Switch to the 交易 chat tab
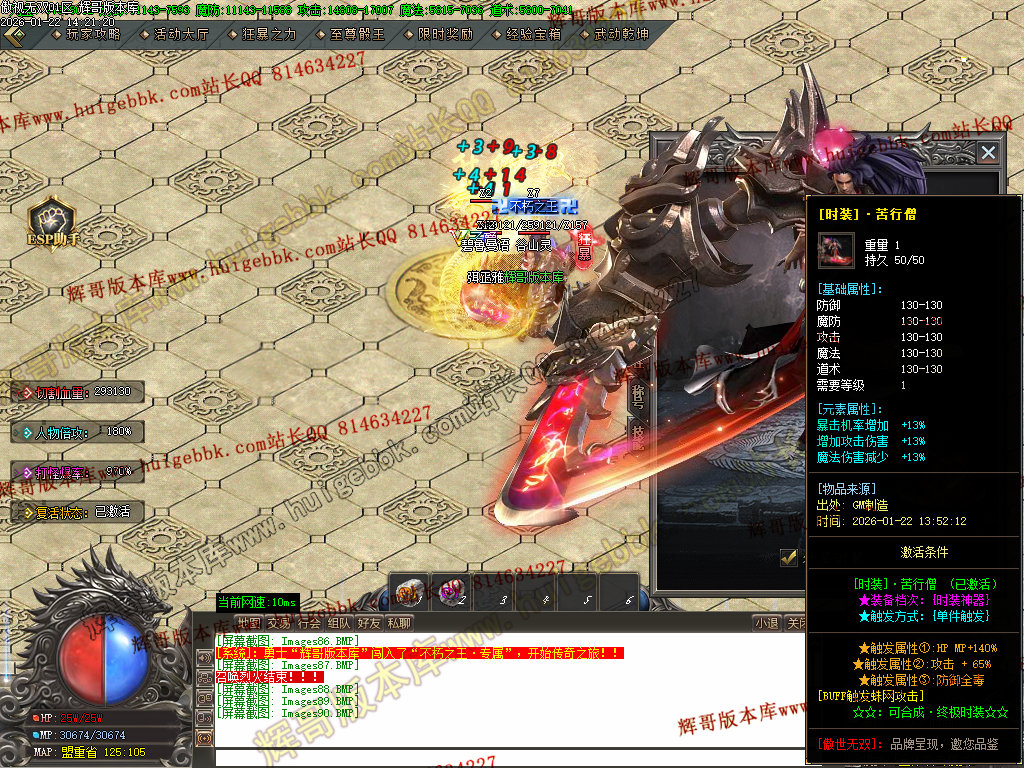Screen dimensions: 1024x768 pos(279,623)
